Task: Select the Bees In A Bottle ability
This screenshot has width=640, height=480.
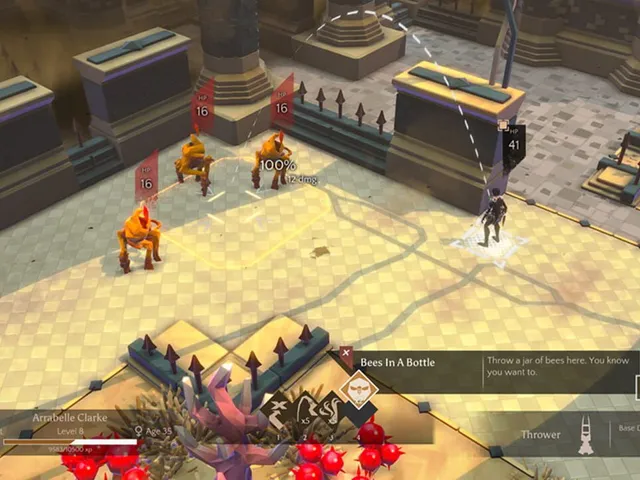Action: coord(357,389)
